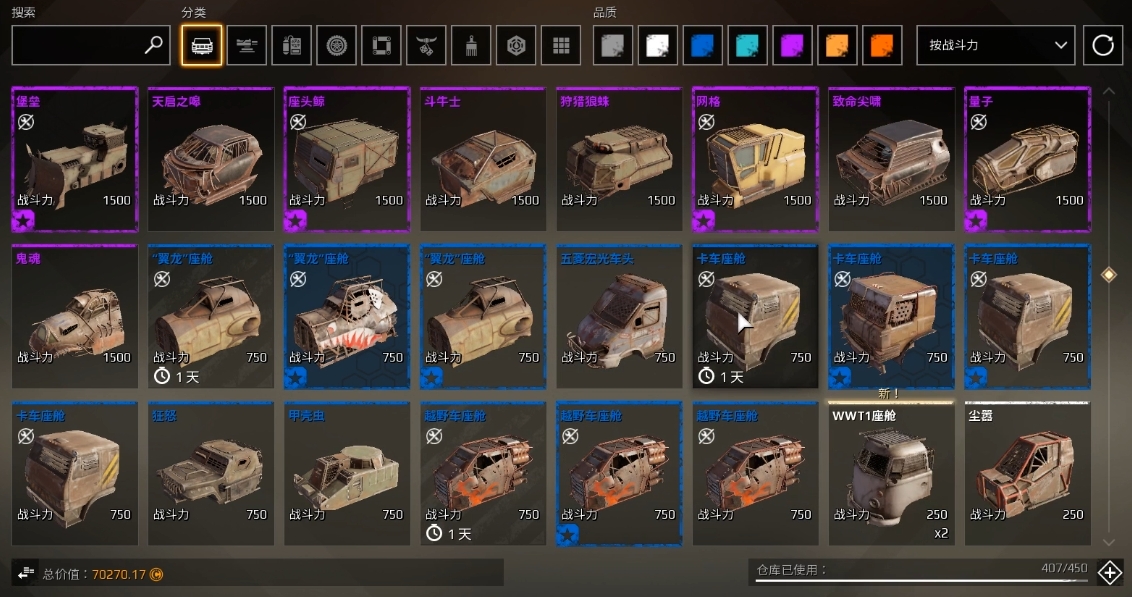Pick the 鬼魂 cabin tile

point(74,316)
